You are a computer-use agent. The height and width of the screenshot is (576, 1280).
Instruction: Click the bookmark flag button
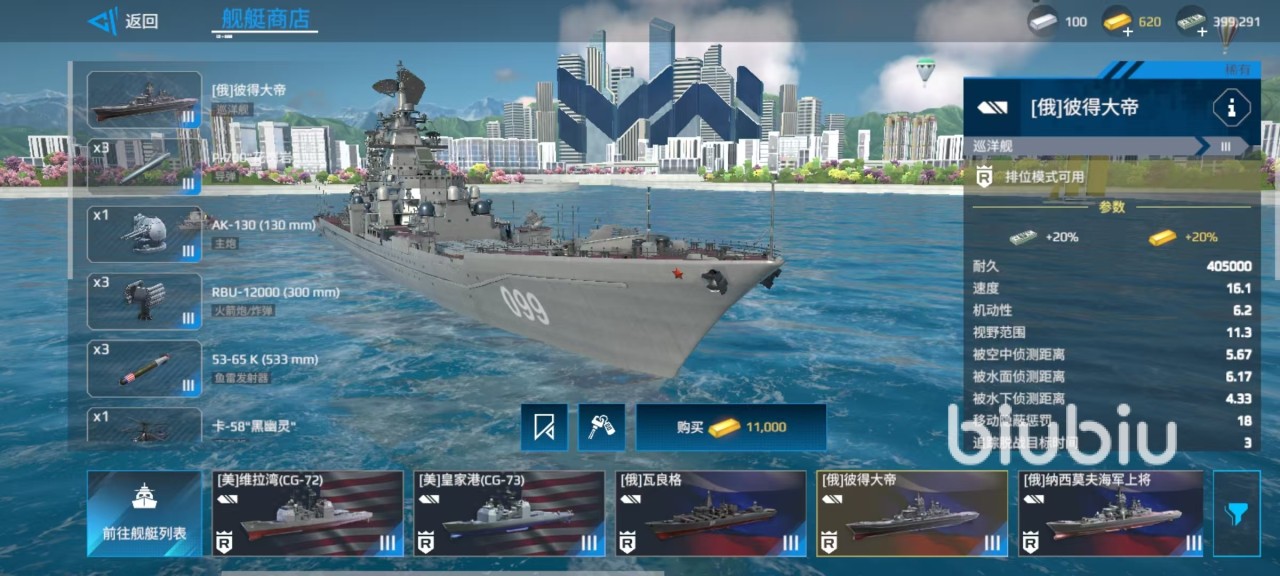pos(544,427)
